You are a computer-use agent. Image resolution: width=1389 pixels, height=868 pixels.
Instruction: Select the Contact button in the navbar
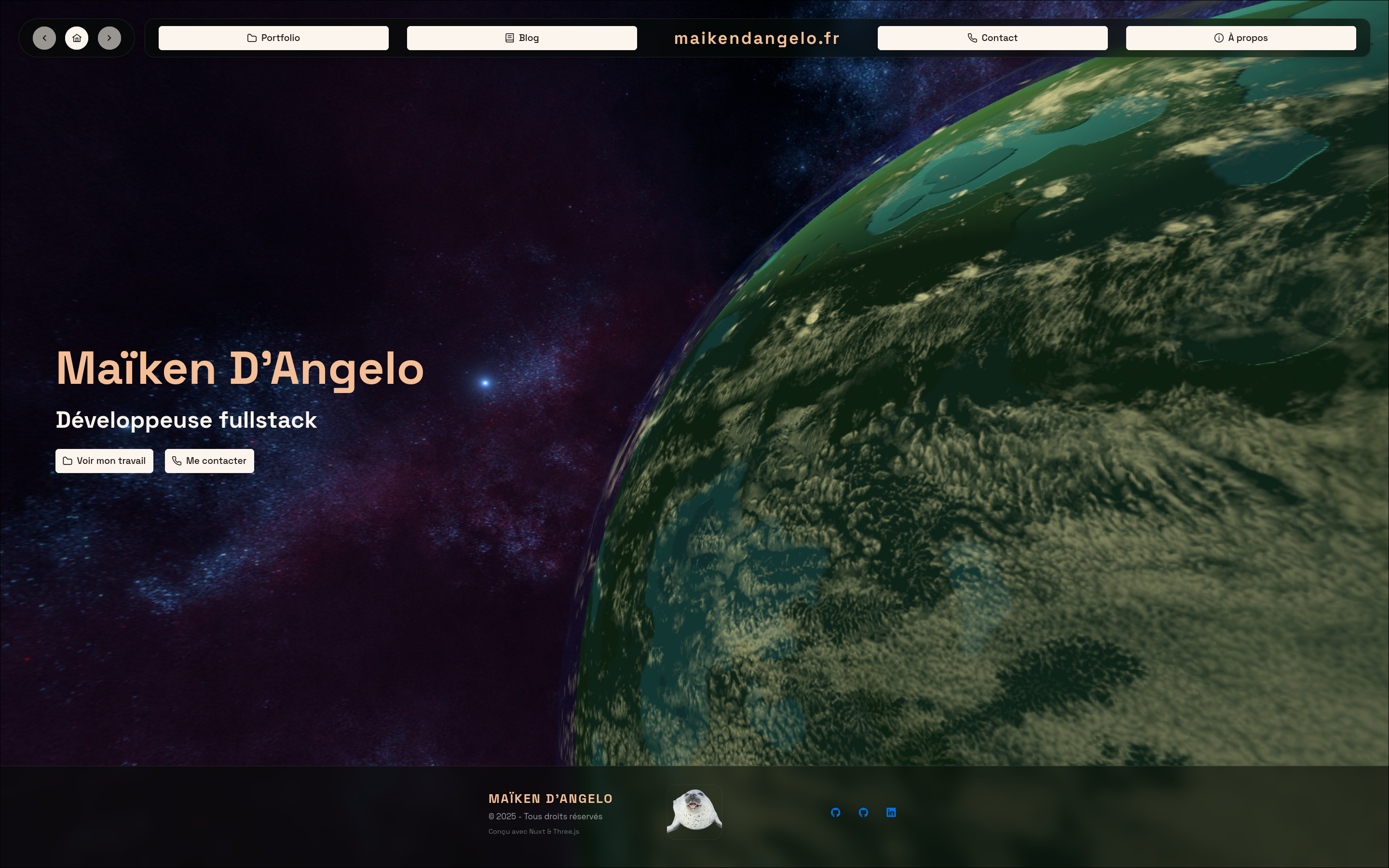click(x=992, y=38)
